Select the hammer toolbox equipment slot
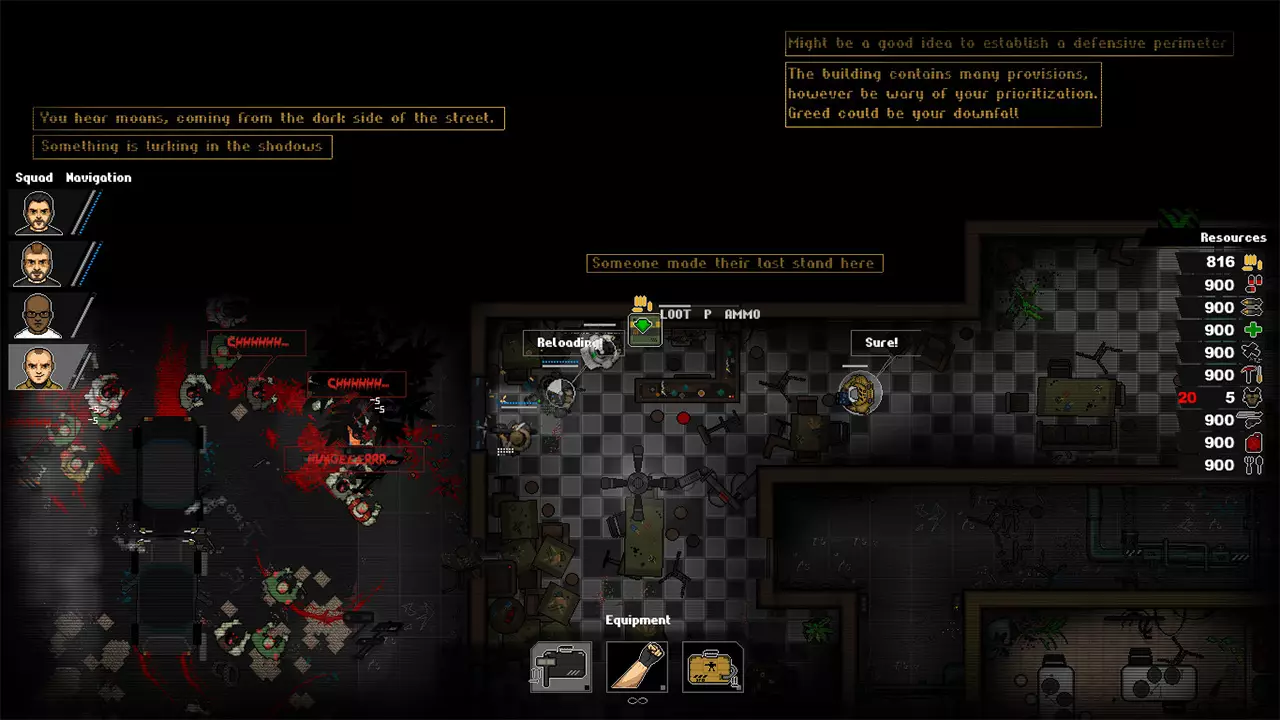The width and height of the screenshot is (1280, 720). pos(561,667)
